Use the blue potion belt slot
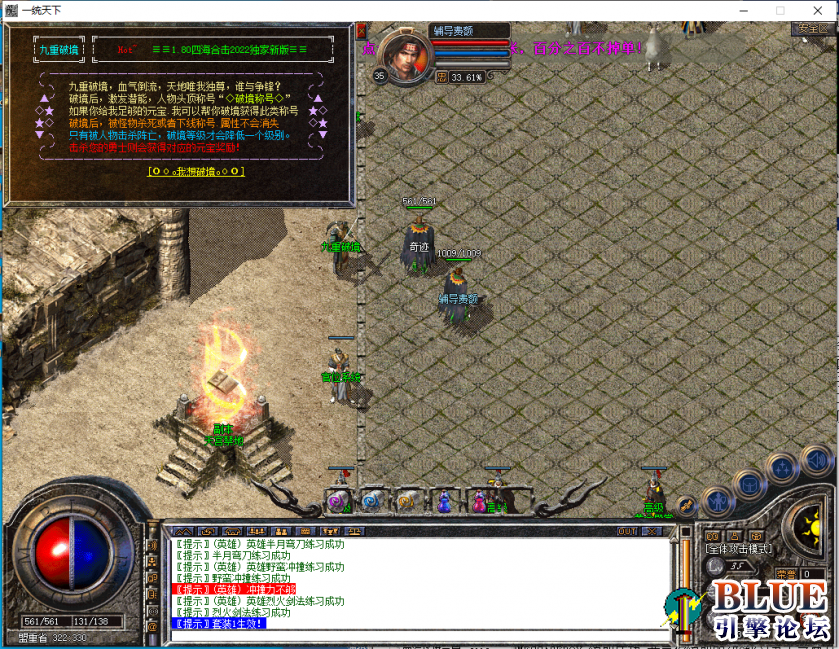839x649 pixels. click(441, 498)
